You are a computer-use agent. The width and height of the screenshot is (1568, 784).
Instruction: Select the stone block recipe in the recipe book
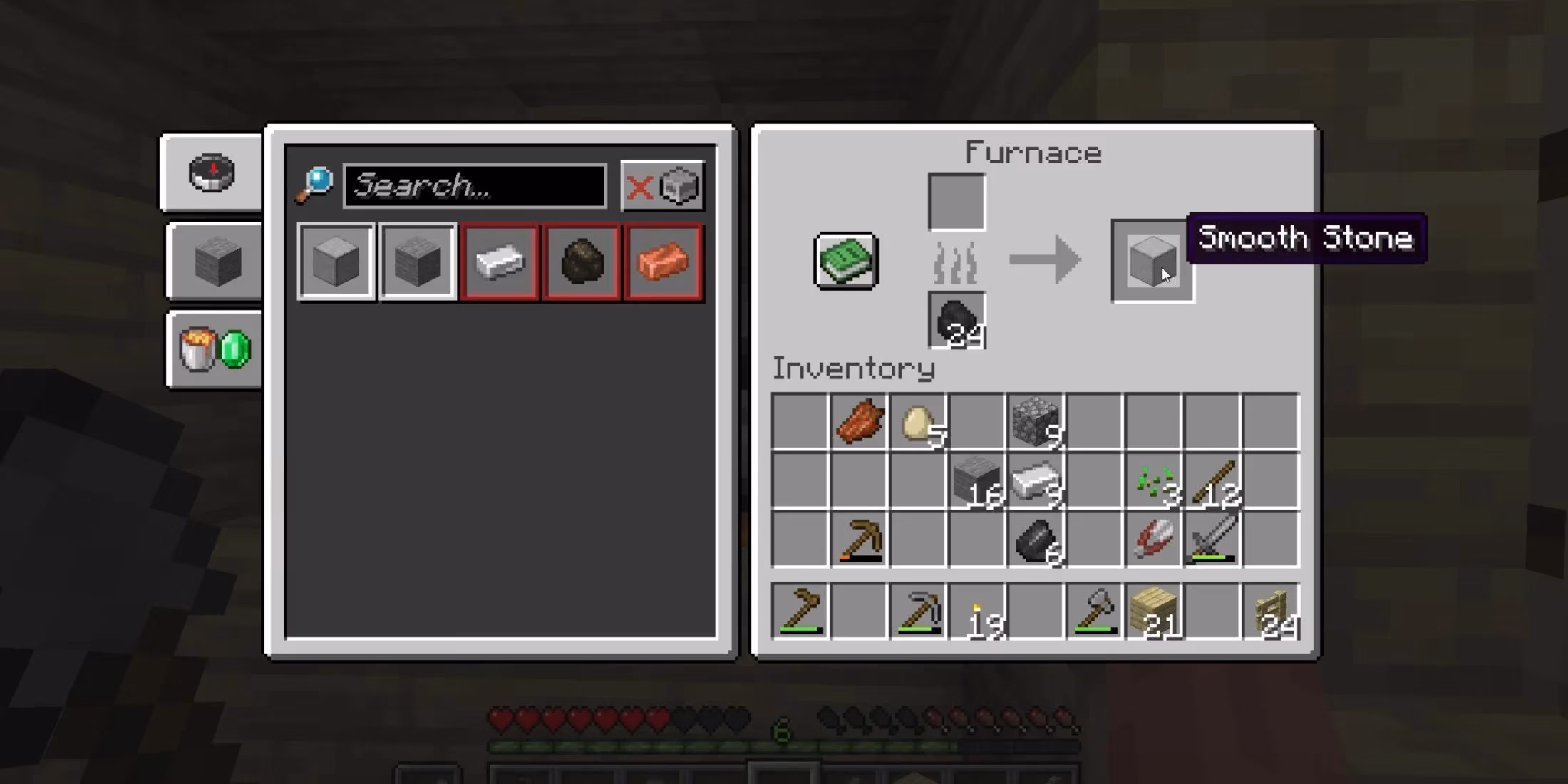(417, 262)
